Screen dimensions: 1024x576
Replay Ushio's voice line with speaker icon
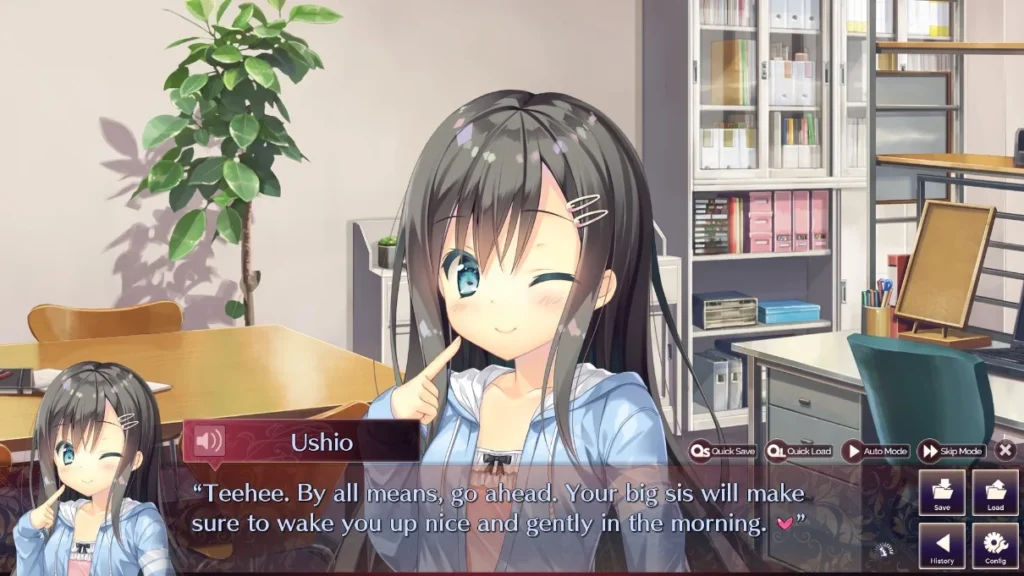coord(209,441)
